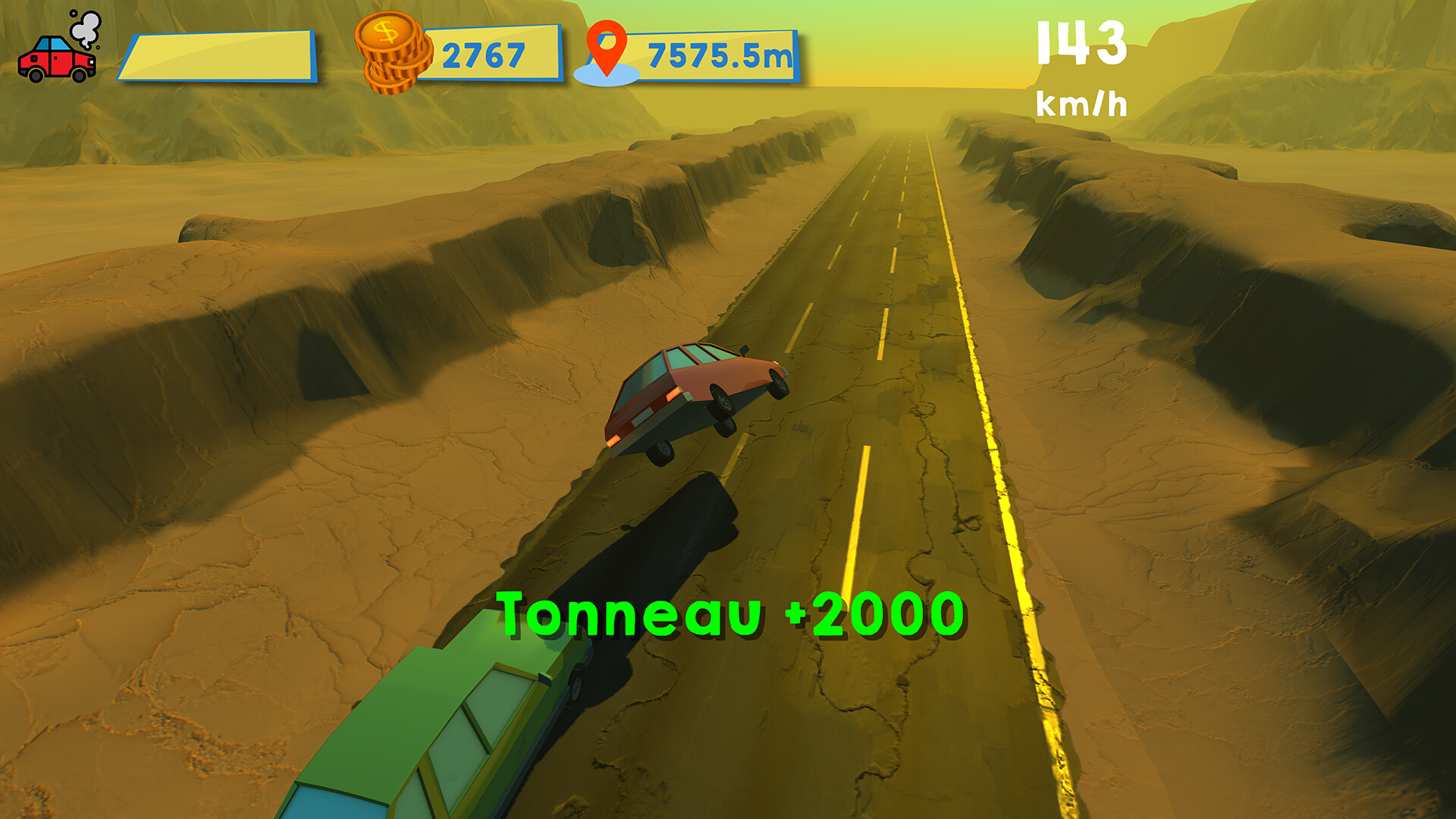Click the damaged red car health icon
This screenshot has height=819, width=1456.
click(x=55, y=61)
